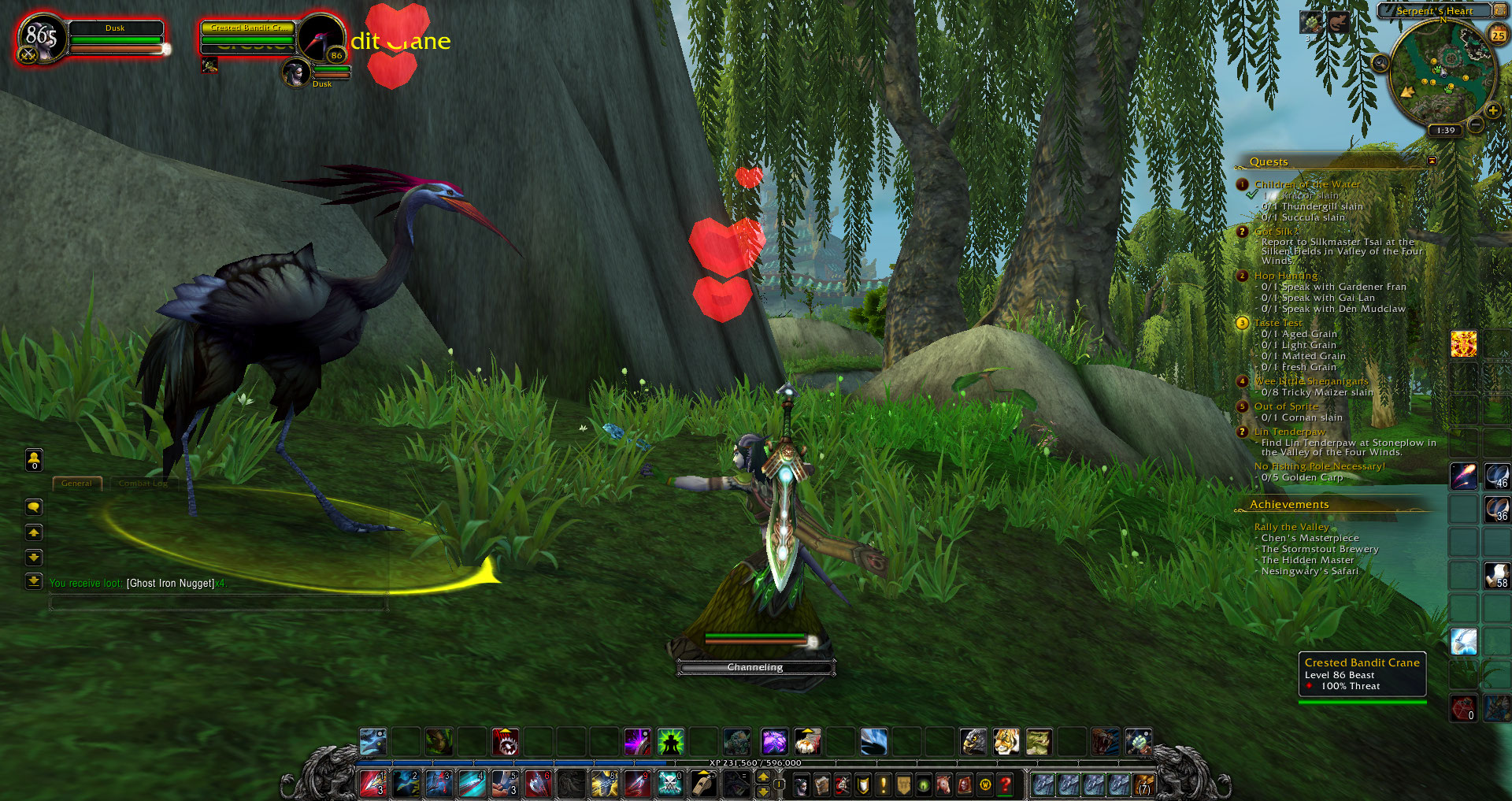Image resolution: width=1512 pixels, height=801 pixels.
Task: Open the red question mark help button
Action: (1005, 784)
